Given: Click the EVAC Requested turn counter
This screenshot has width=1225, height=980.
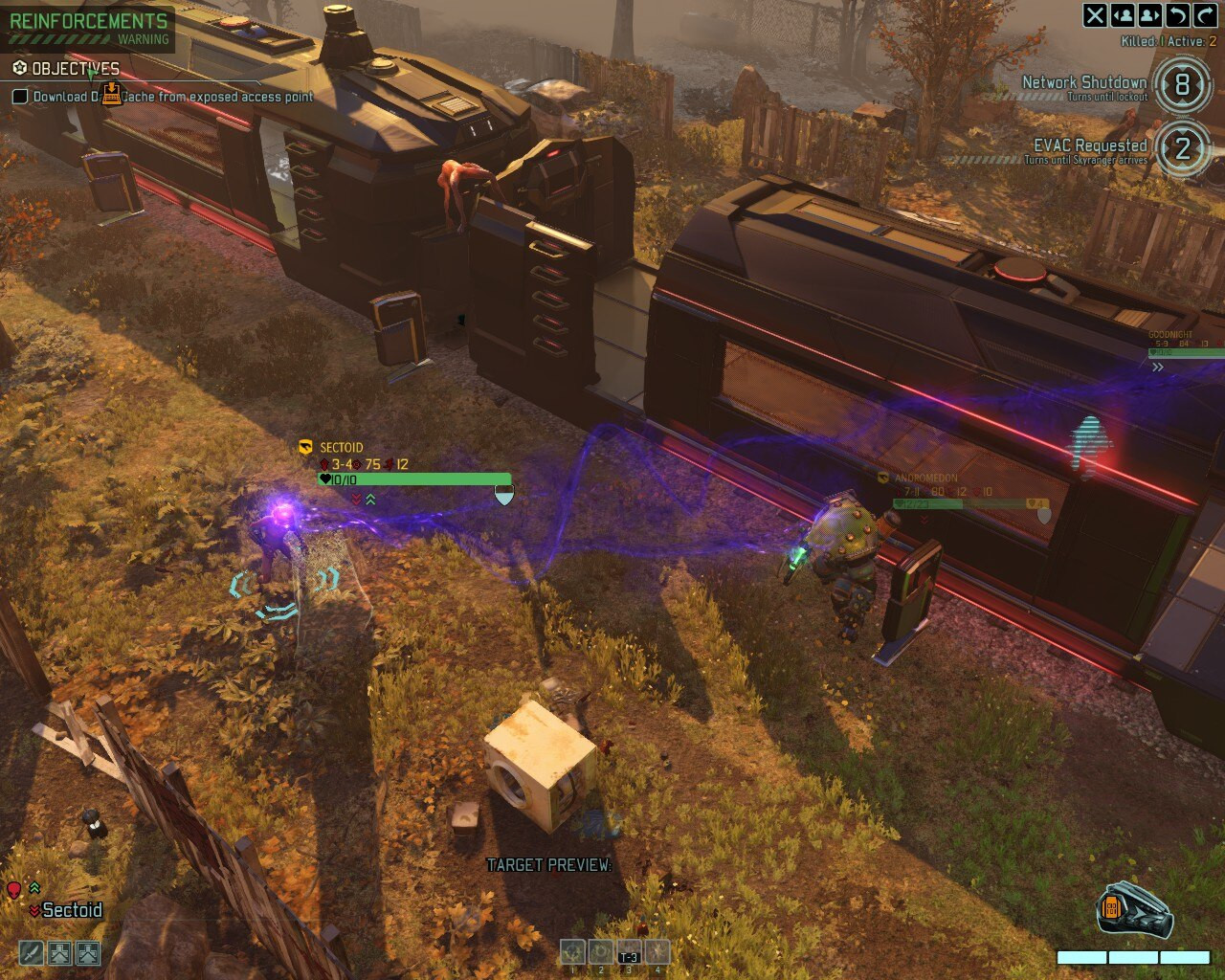Looking at the screenshot, I should pyautogui.click(x=1183, y=149).
